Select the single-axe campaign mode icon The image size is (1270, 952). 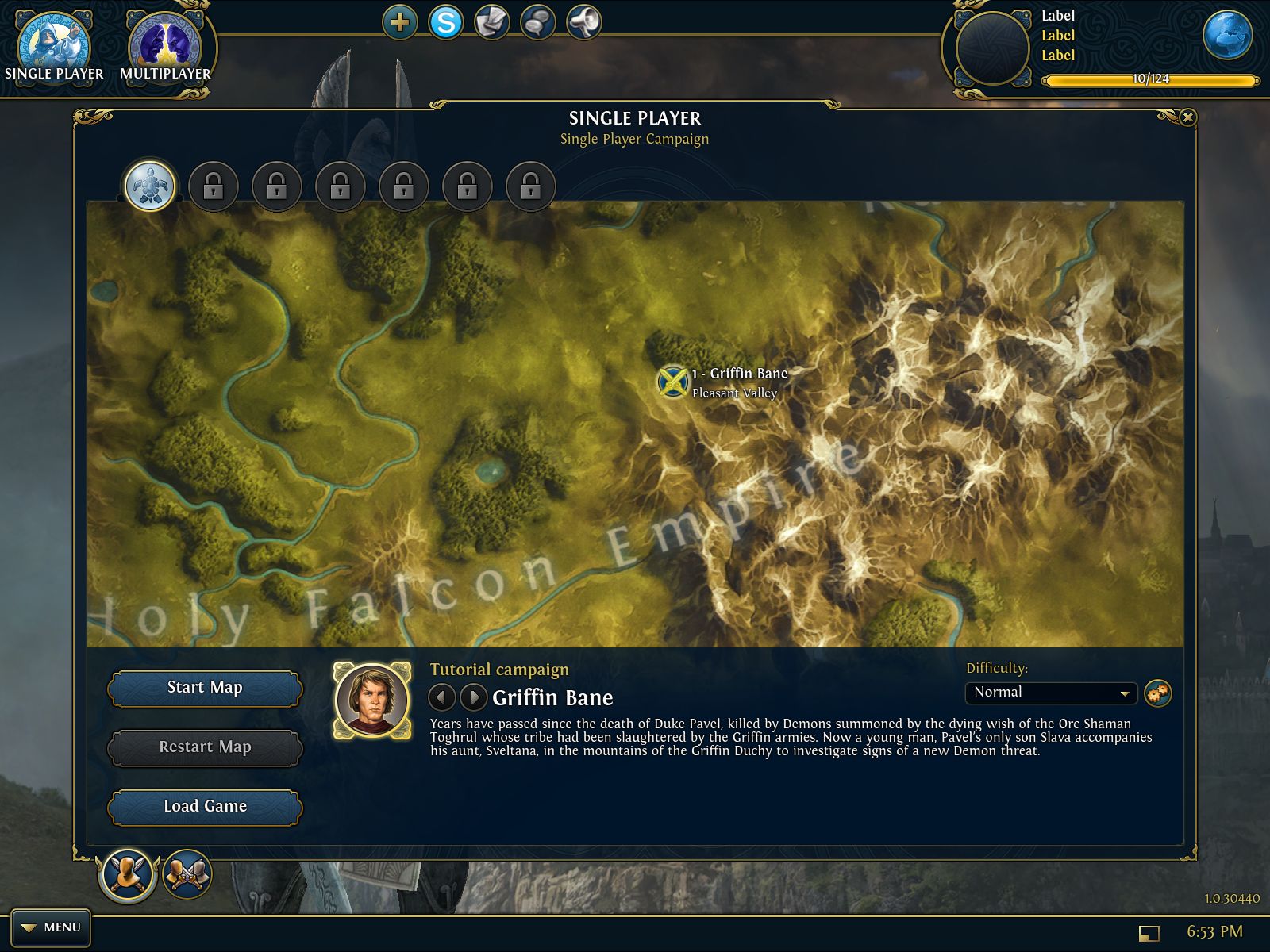pyautogui.click(x=127, y=874)
